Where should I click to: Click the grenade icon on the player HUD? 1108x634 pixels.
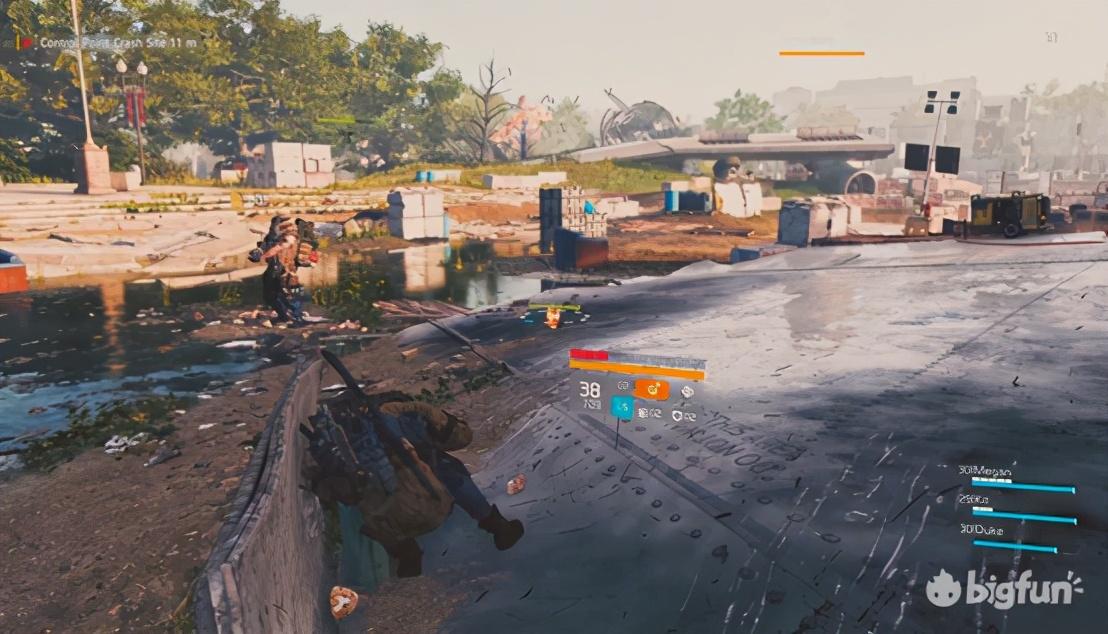[687, 392]
